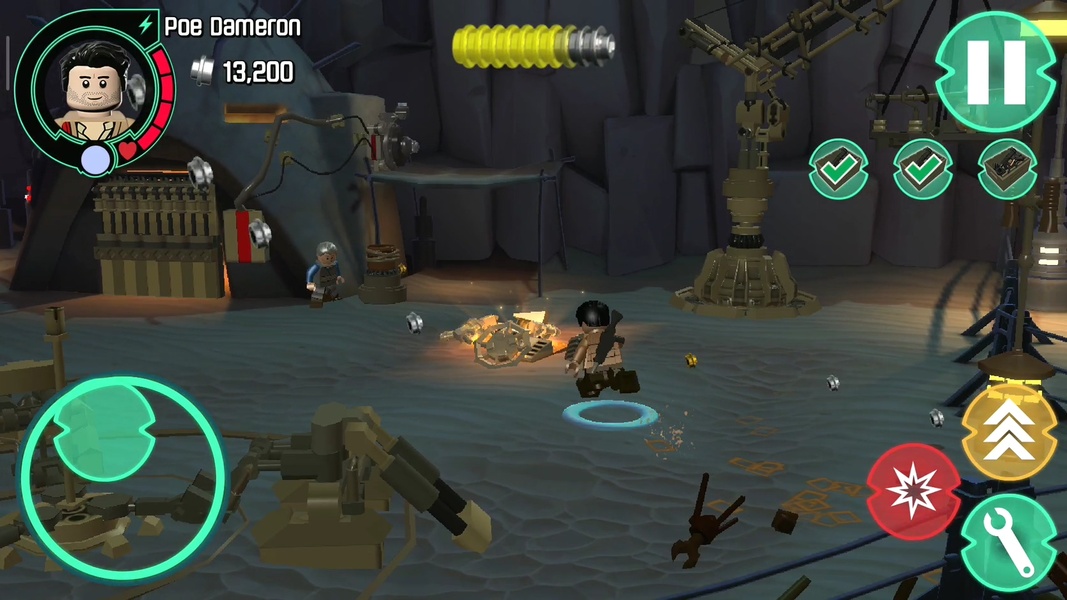Select the Poe Dameron character portrait
1067x600 pixels.
tap(87, 85)
